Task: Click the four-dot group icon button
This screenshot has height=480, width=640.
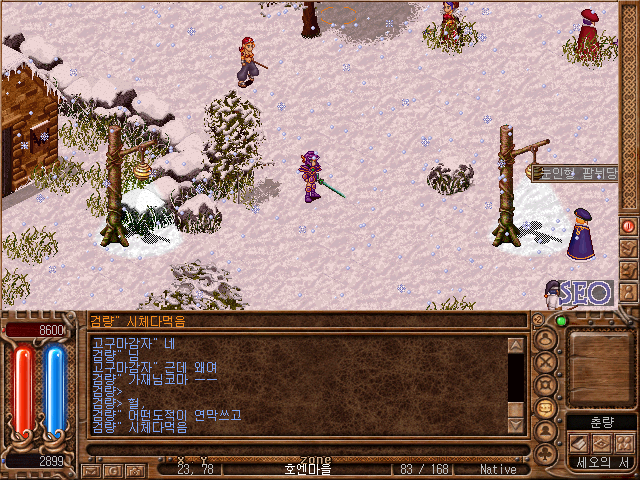Action: coord(623,443)
